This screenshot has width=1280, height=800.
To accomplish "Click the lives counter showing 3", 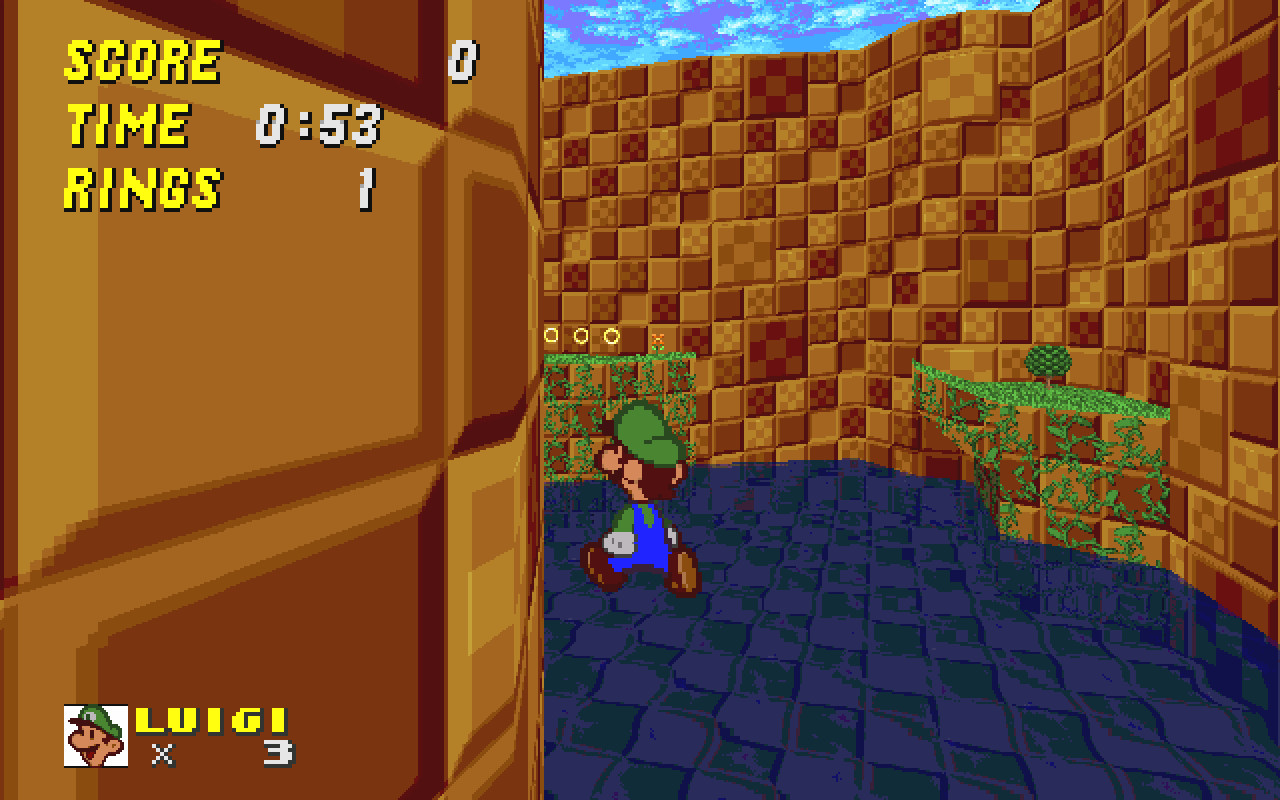I will click(x=275, y=752).
